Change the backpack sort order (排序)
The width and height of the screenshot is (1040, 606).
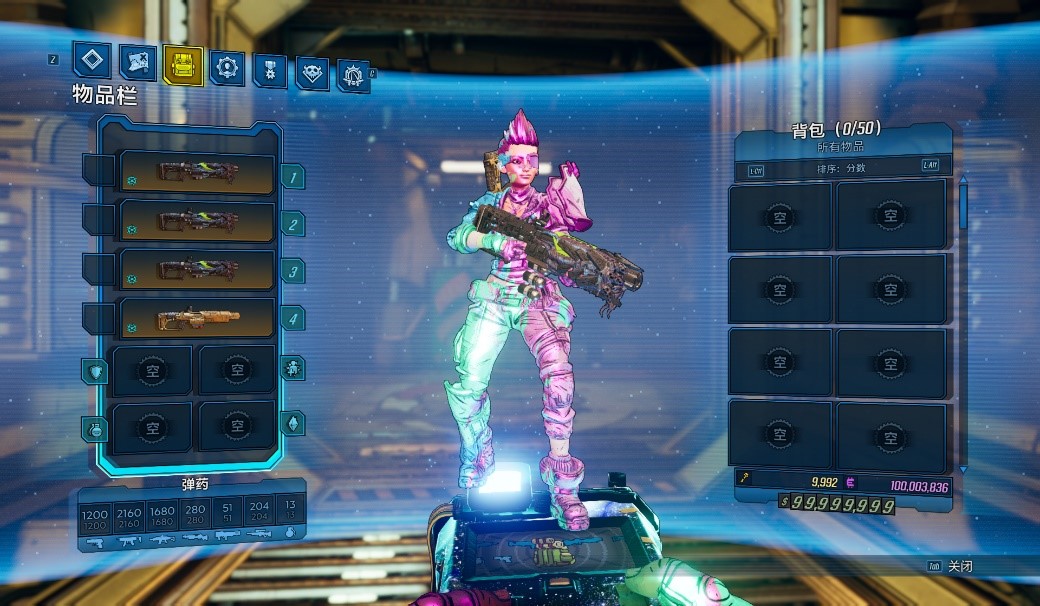pyautogui.click(x=841, y=169)
